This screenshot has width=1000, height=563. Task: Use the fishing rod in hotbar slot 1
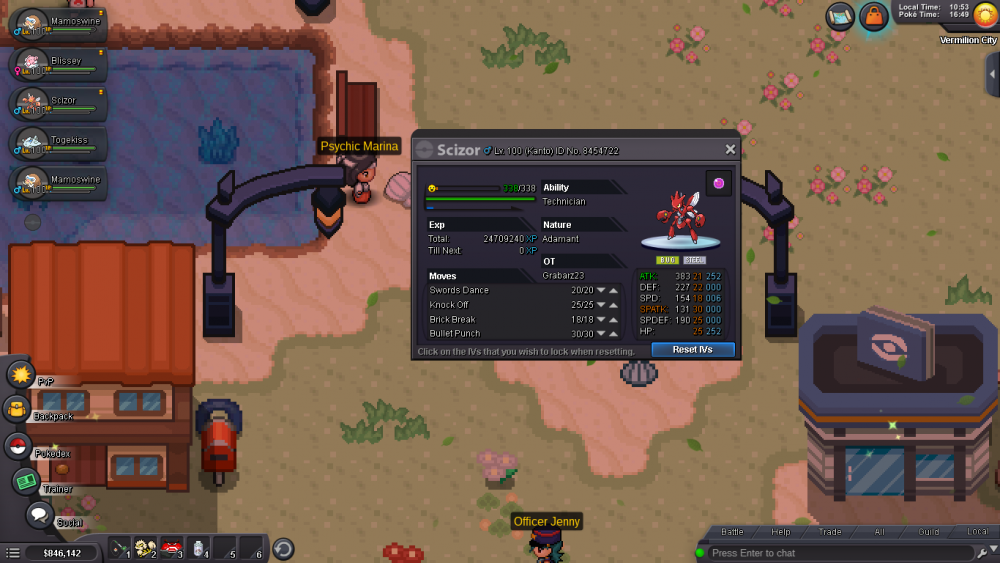coord(120,548)
